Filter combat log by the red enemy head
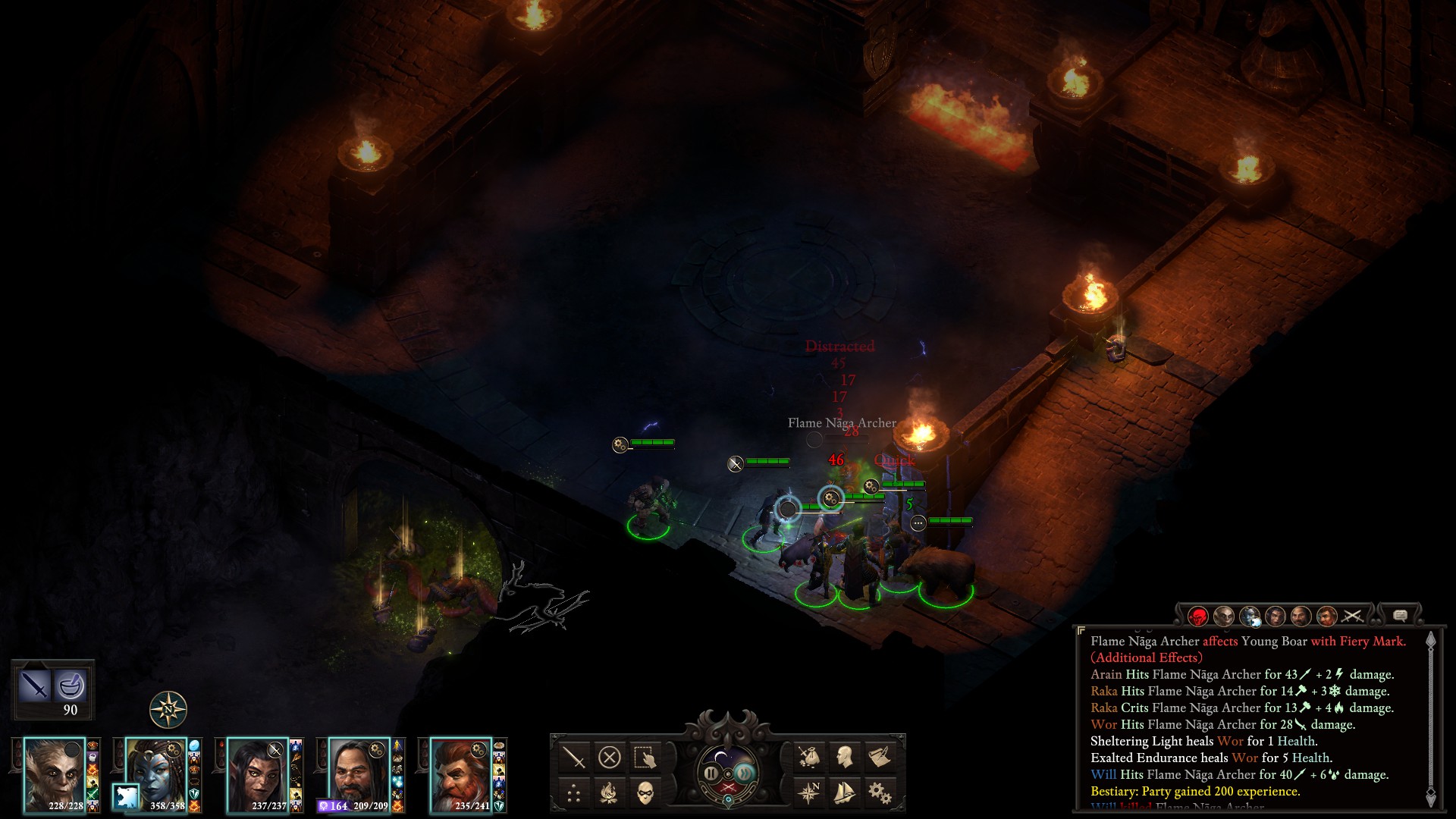The height and width of the screenshot is (819, 1456). coord(1198,617)
